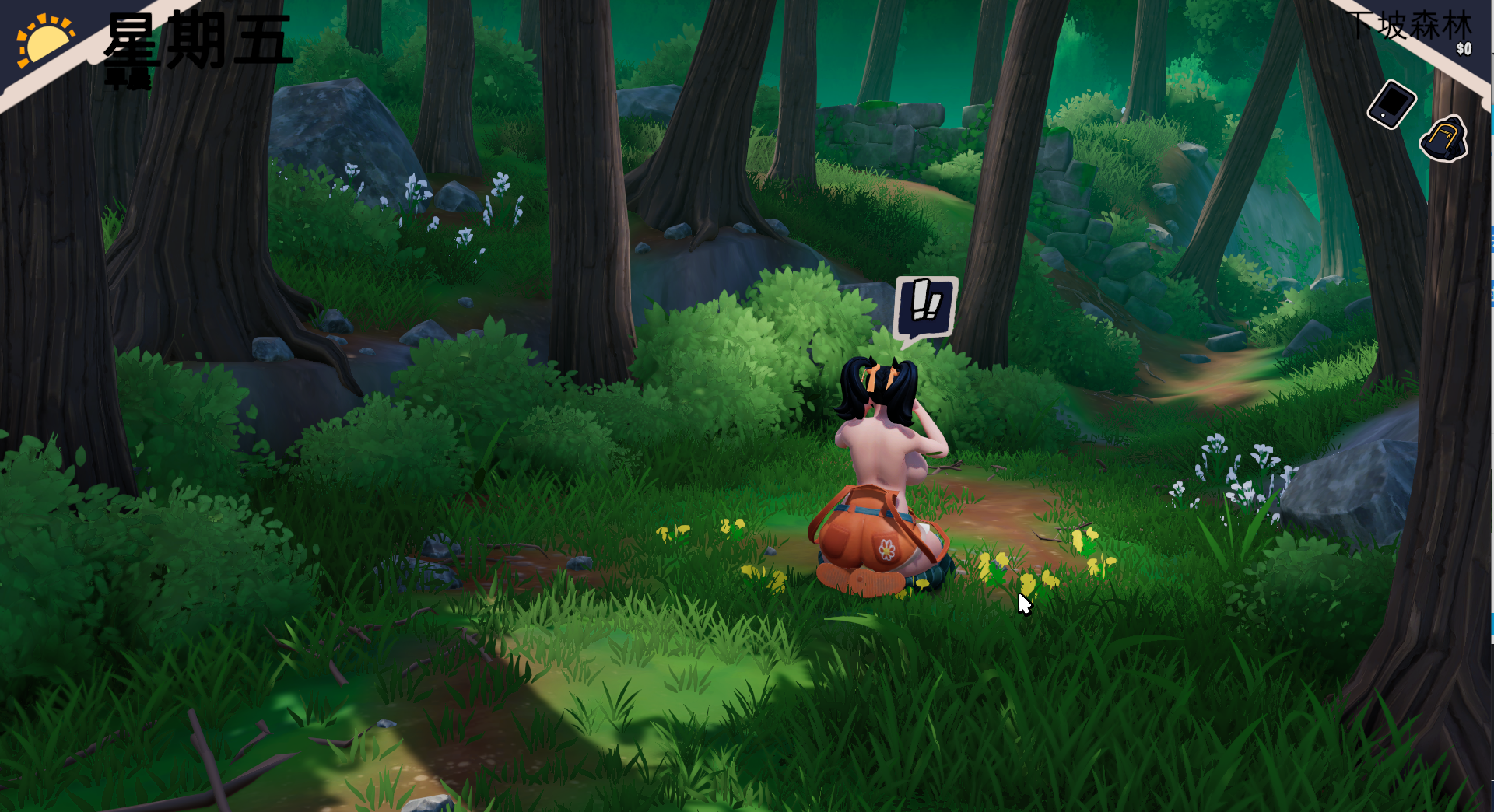Open the phone icon
Screen dimensions: 1494x812
coord(1391,104)
